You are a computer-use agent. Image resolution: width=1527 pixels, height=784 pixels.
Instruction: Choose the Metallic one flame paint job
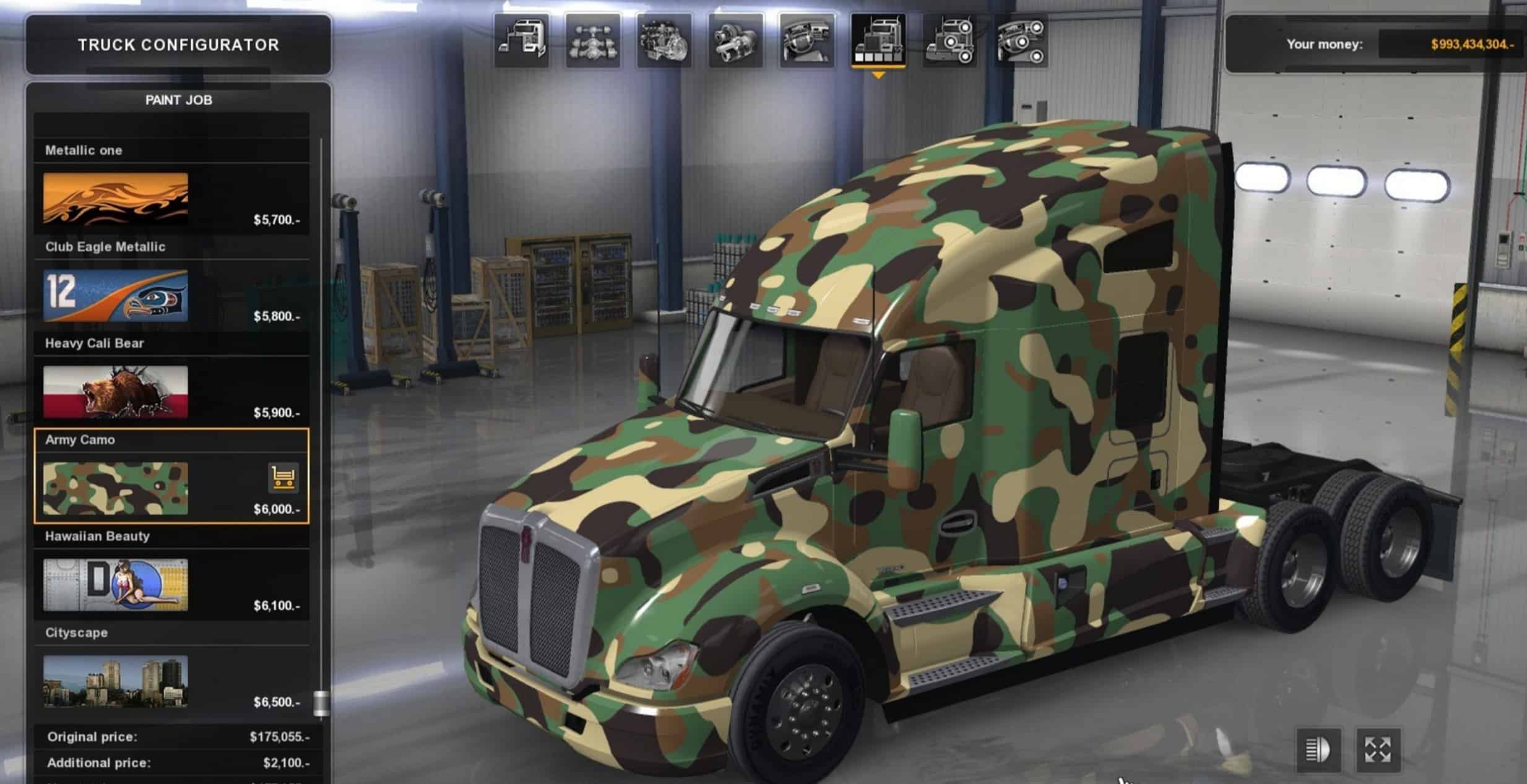pyautogui.click(x=116, y=199)
